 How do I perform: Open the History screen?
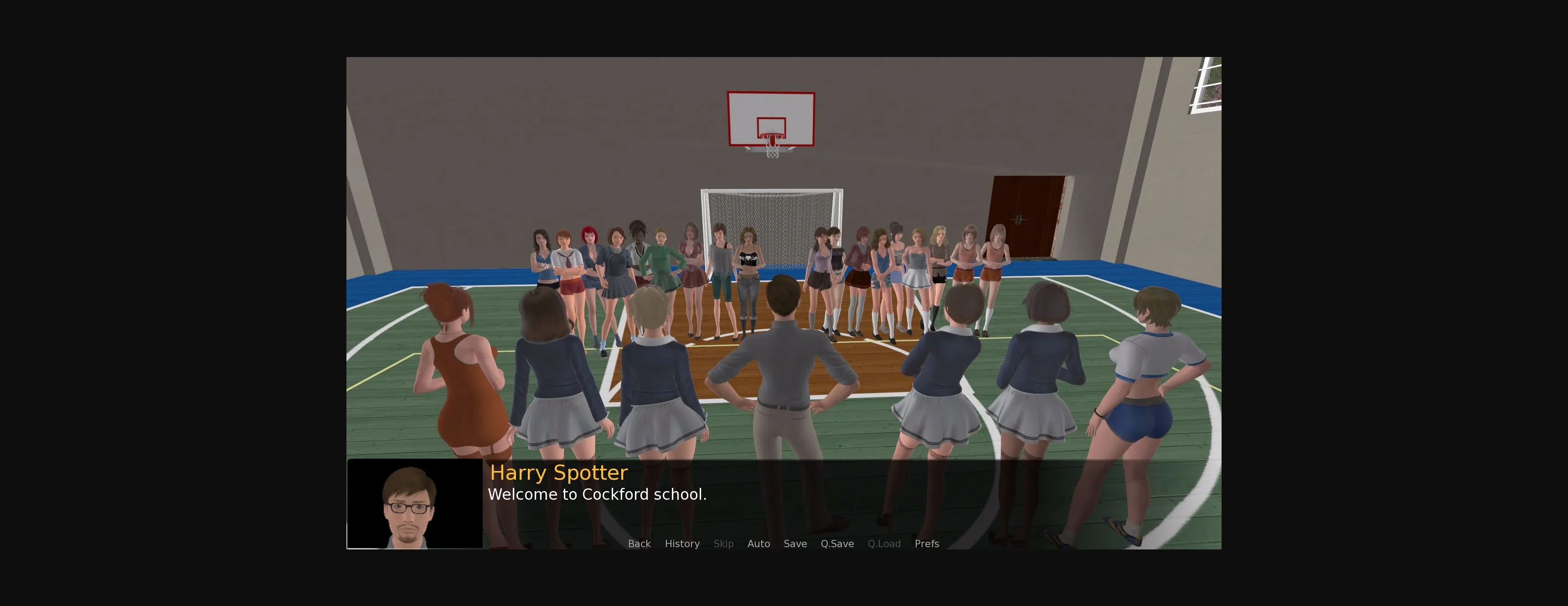coord(682,543)
